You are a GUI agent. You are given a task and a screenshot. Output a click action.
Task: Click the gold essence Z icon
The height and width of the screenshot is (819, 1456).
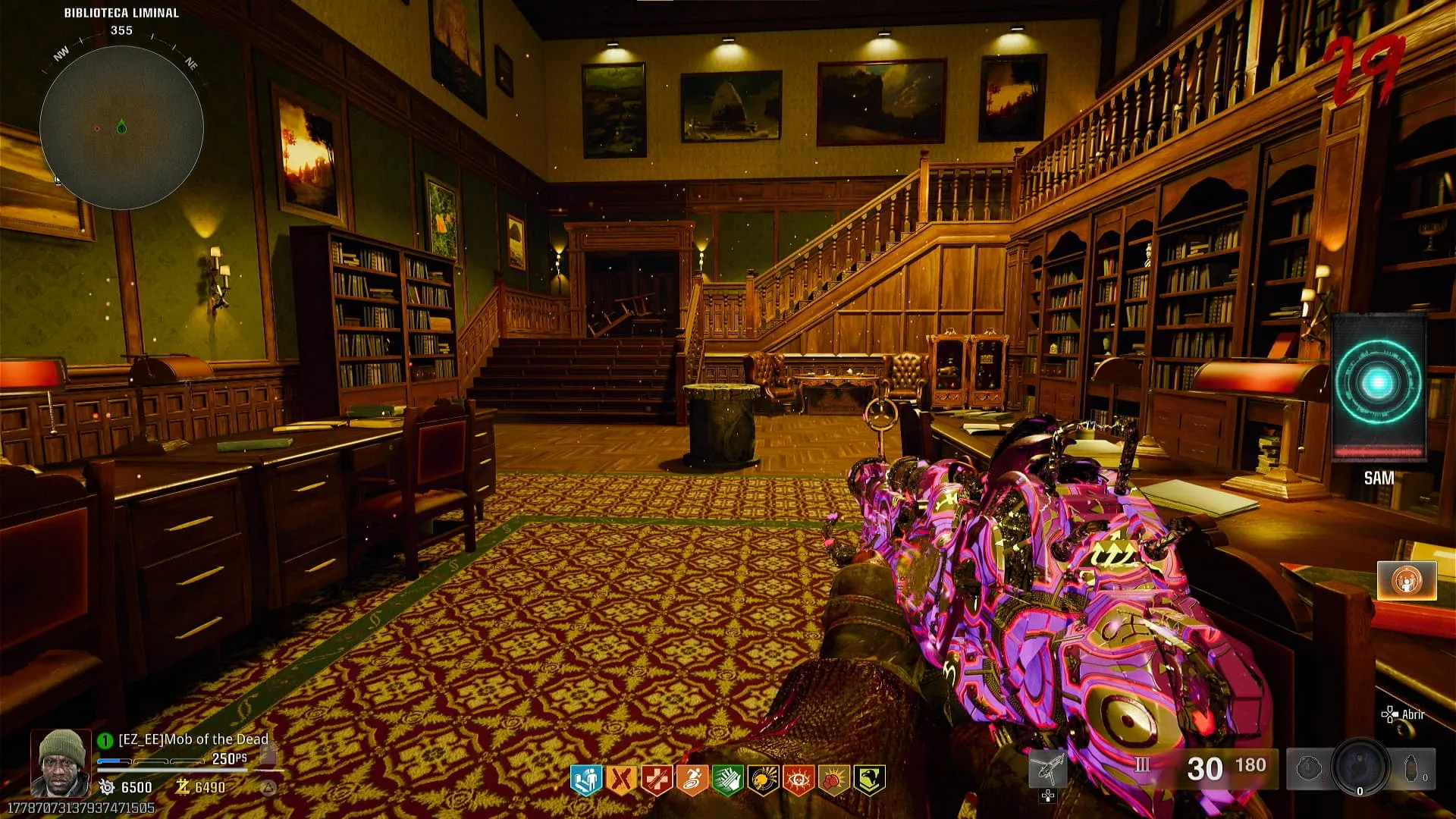(182, 787)
